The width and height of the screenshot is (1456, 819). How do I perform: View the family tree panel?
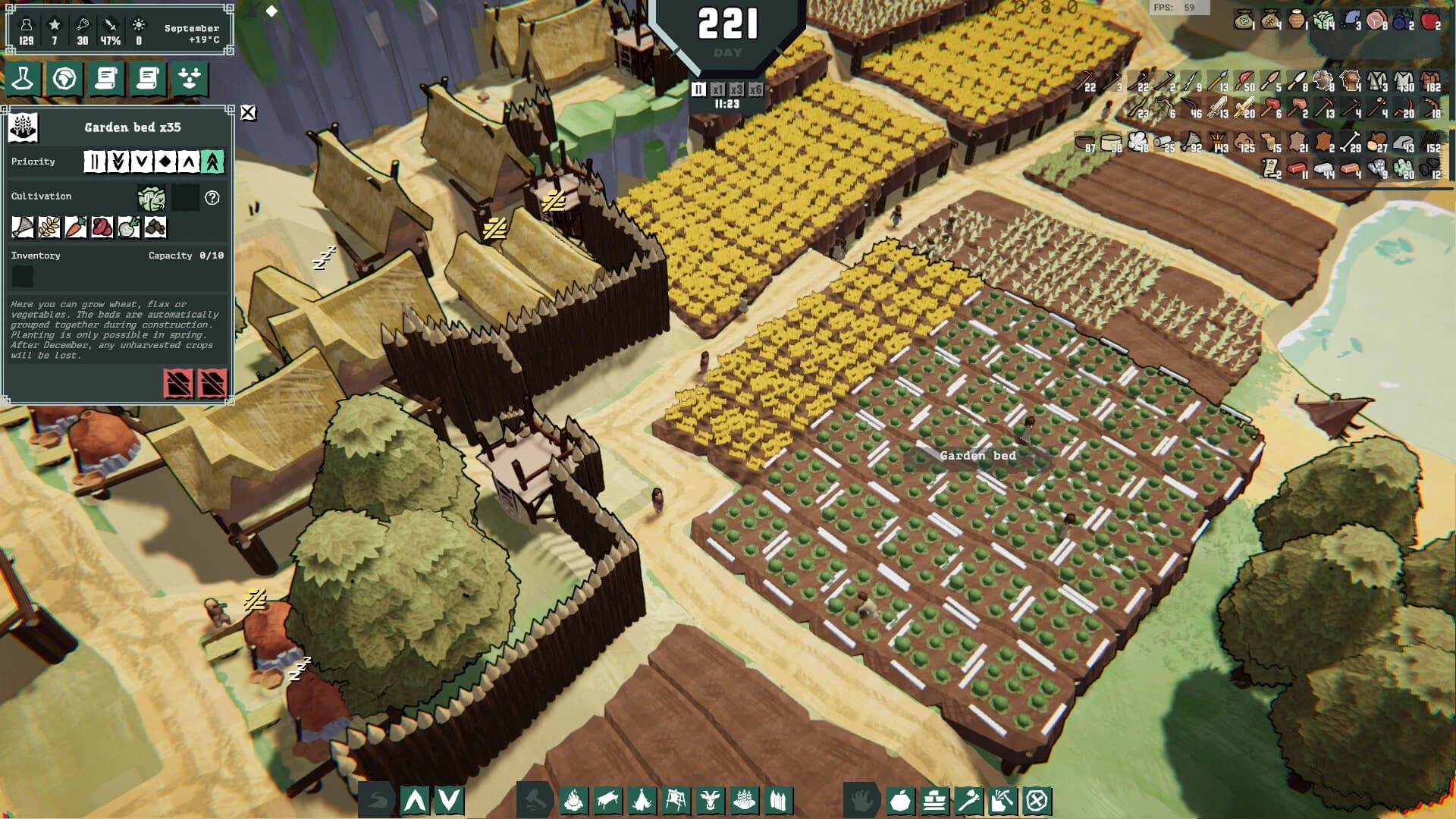click(x=190, y=78)
